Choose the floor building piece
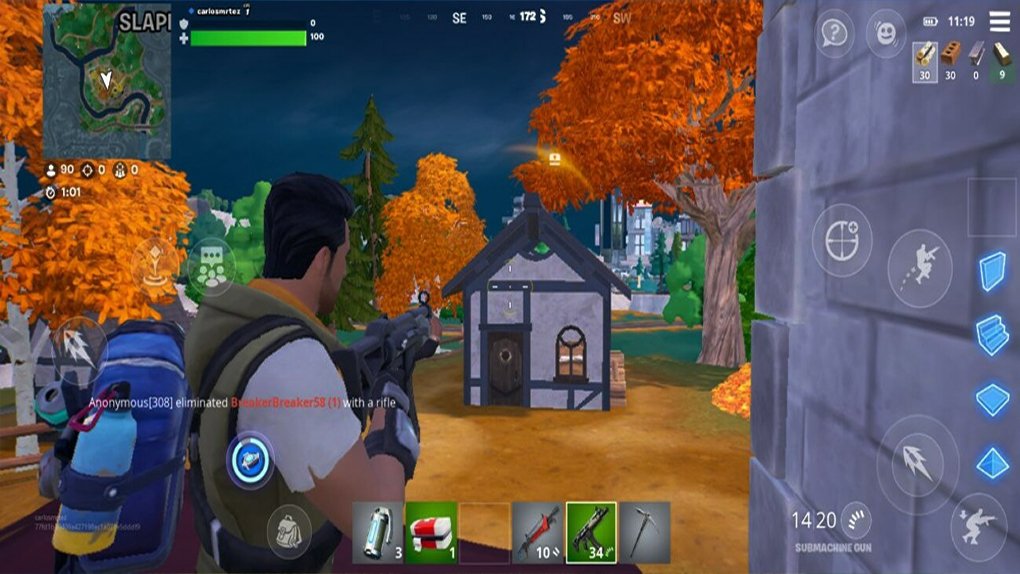The width and height of the screenshot is (1020, 574). [992, 399]
